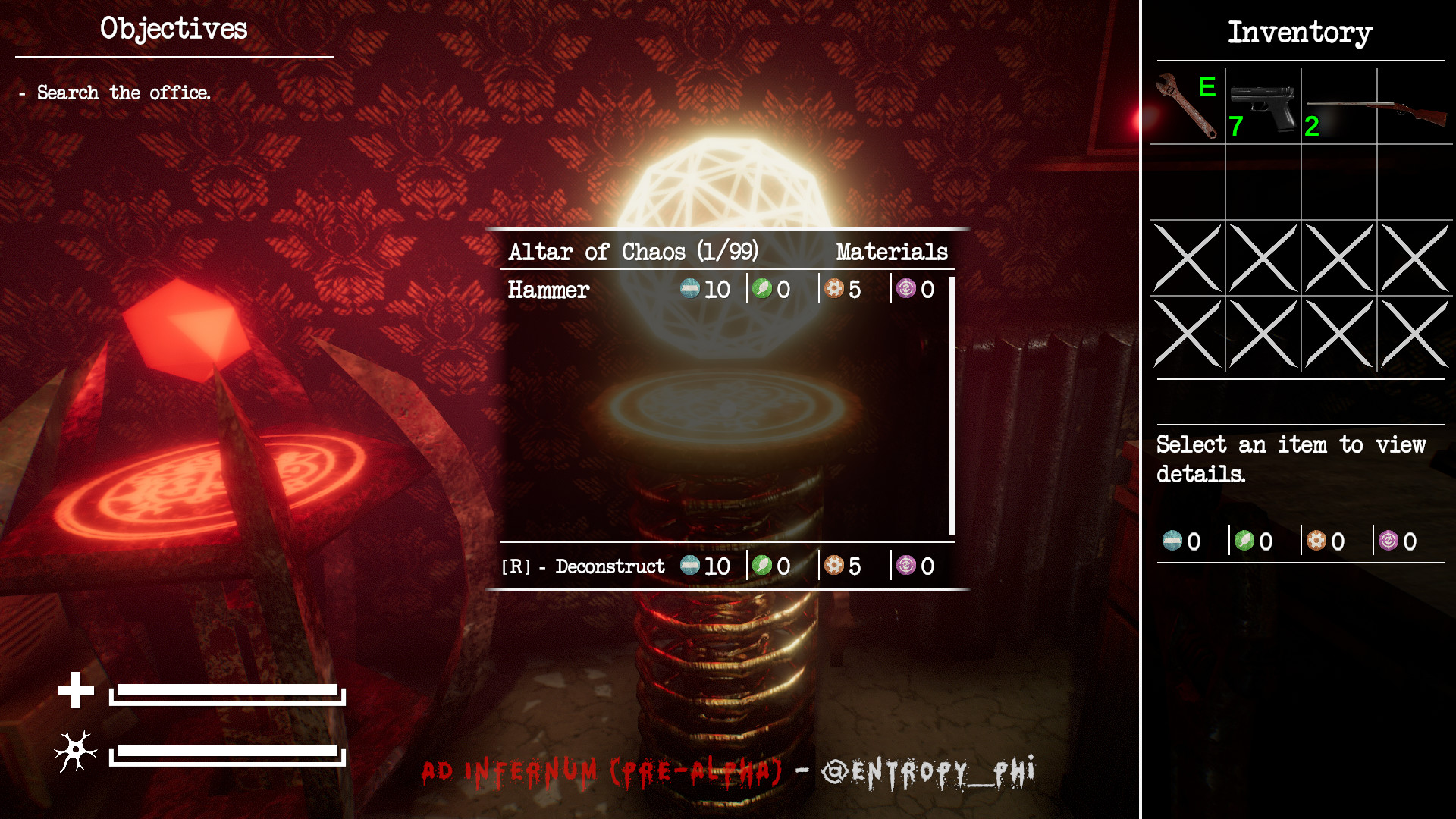Click the [R] Deconstruct button
Image resolution: width=1456 pixels, height=819 pixels.
[584, 566]
